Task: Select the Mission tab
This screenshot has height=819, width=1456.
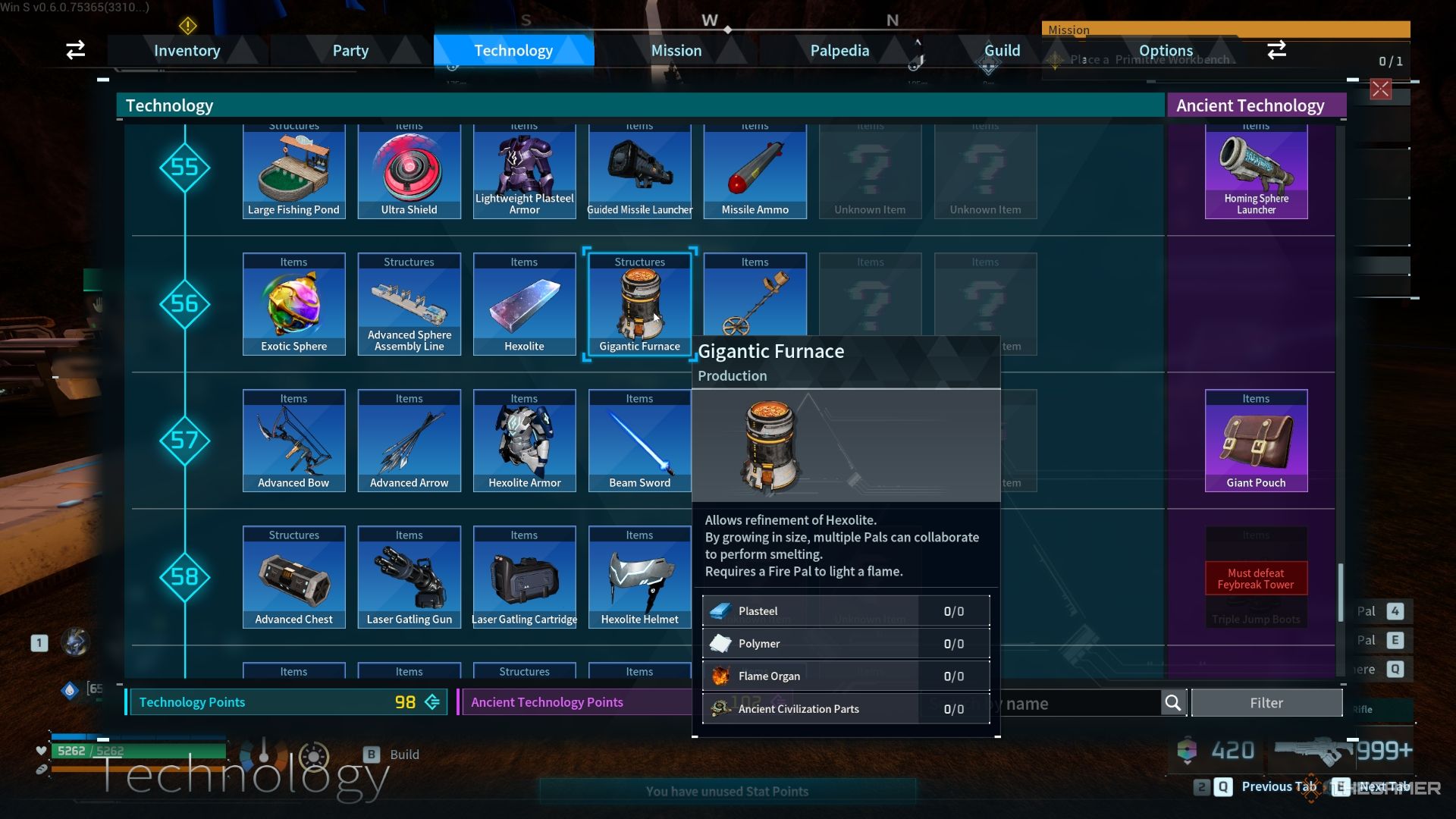Action: pyautogui.click(x=676, y=51)
